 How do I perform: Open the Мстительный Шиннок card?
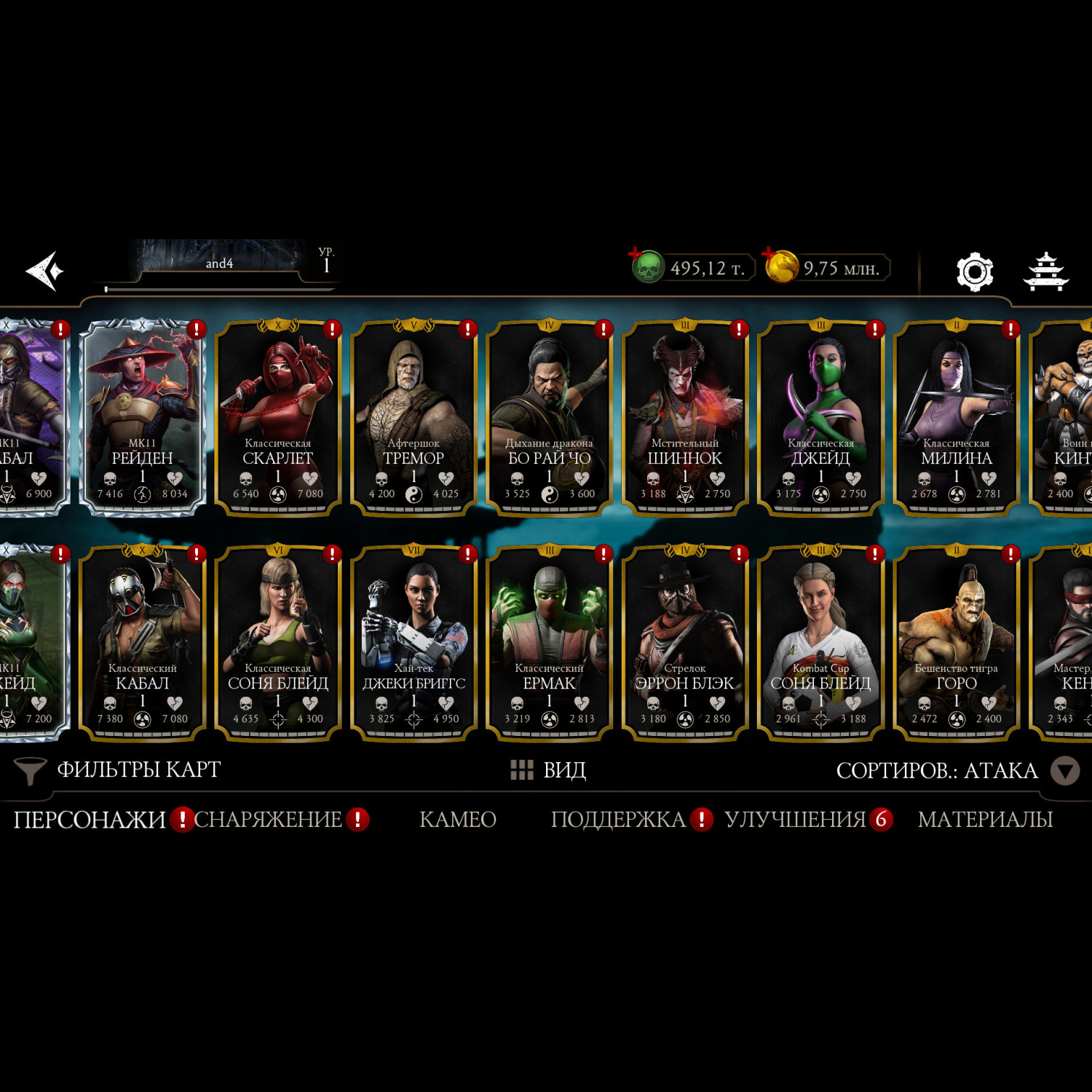click(684, 417)
